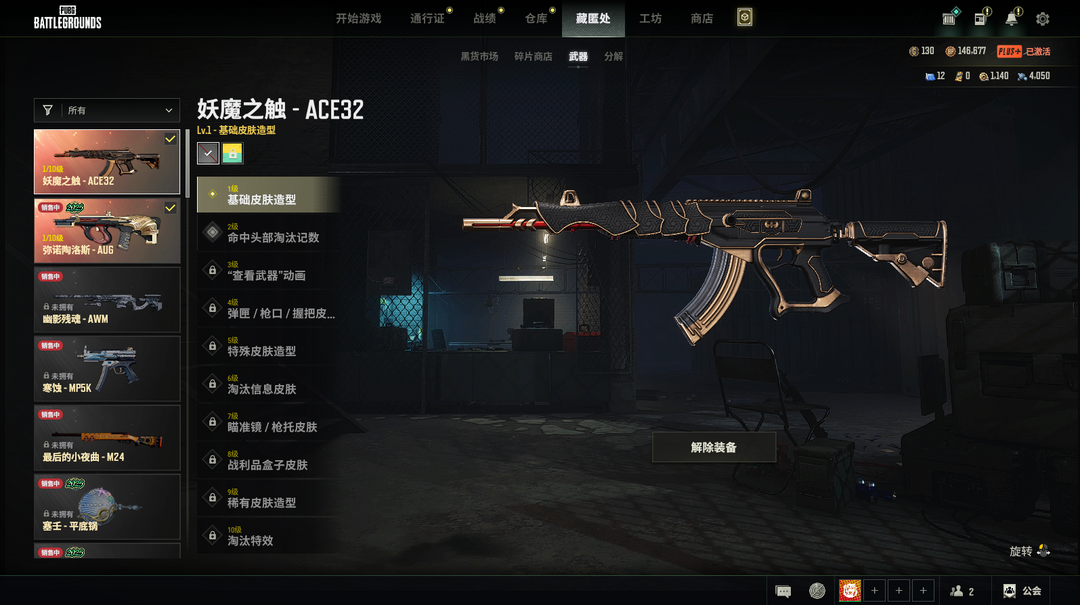1080x605 pixels.
Task: Select the 弥诺陶洛斯 - AUG skin
Action: coord(107,231)
